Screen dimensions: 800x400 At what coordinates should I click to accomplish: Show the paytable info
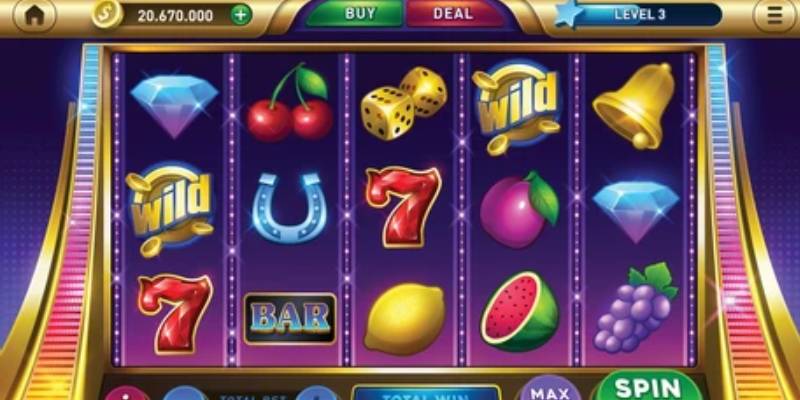click(127, 394)
